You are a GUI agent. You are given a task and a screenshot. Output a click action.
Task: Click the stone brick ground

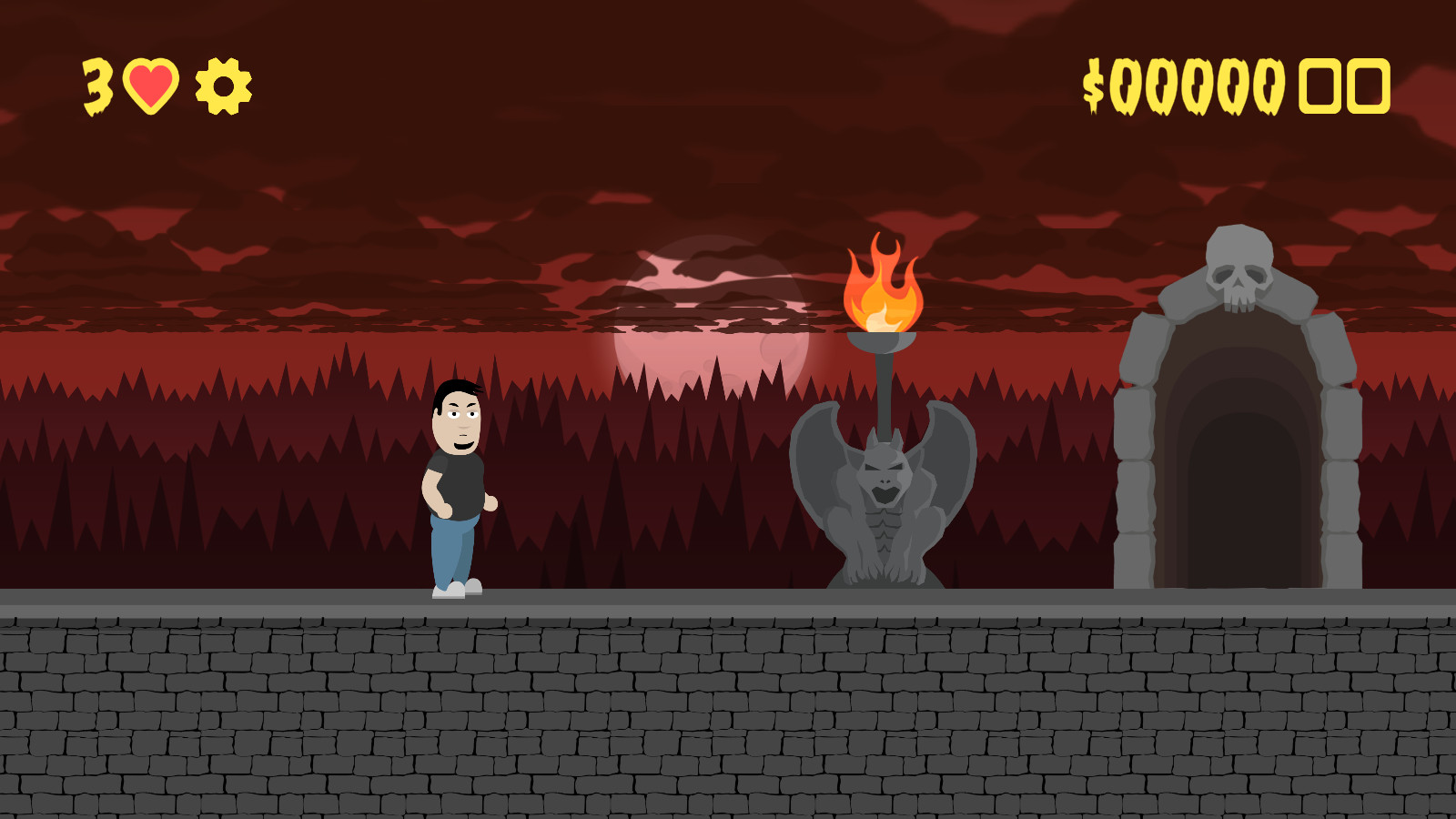[364, 710]
